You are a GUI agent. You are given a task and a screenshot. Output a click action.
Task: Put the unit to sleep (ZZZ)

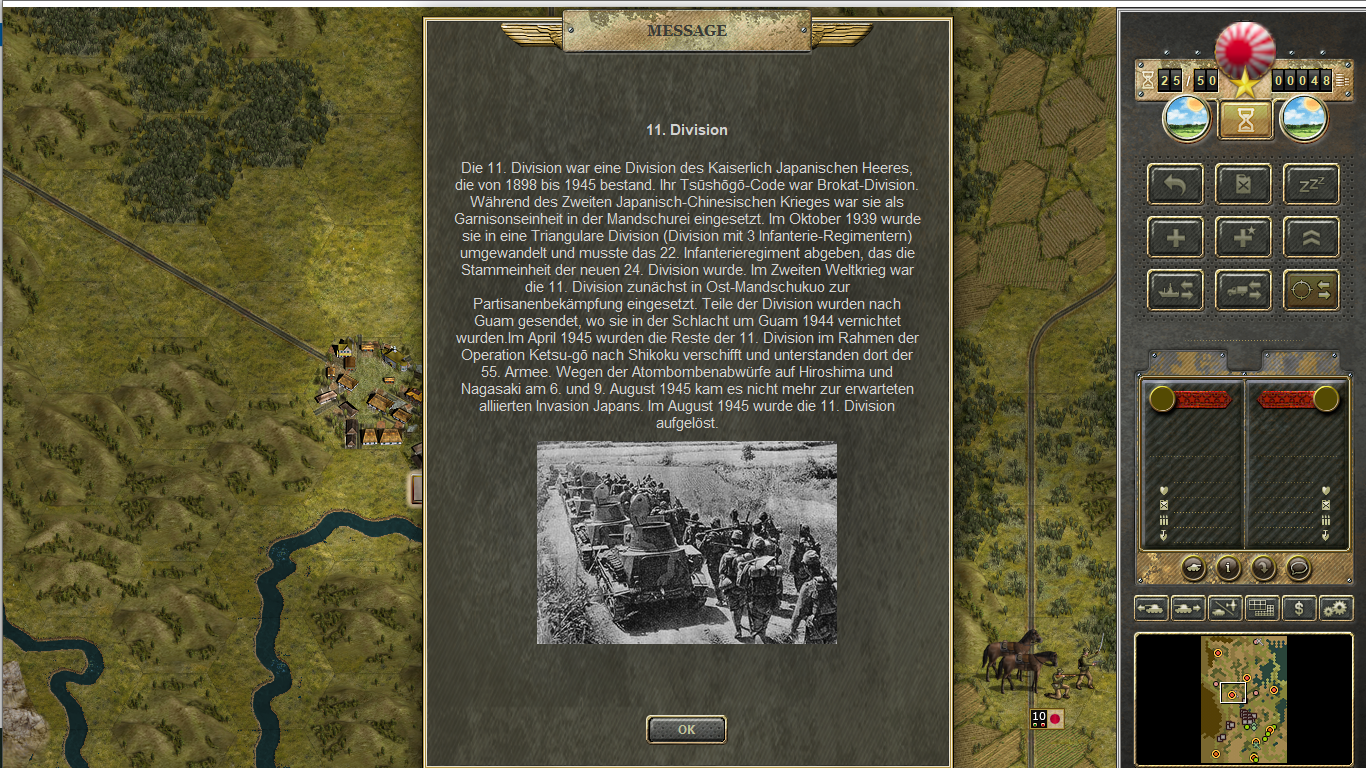[1311, 185]
